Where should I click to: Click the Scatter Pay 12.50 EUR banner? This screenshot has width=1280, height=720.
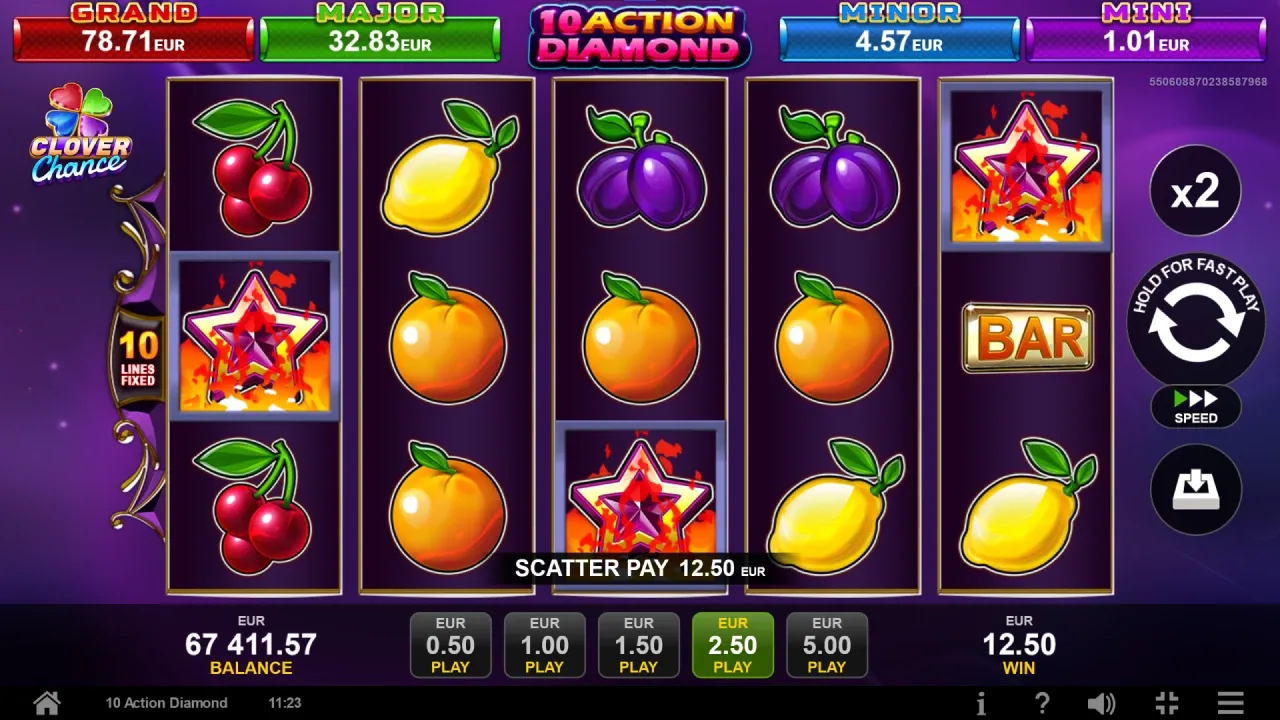coord(639,569)
